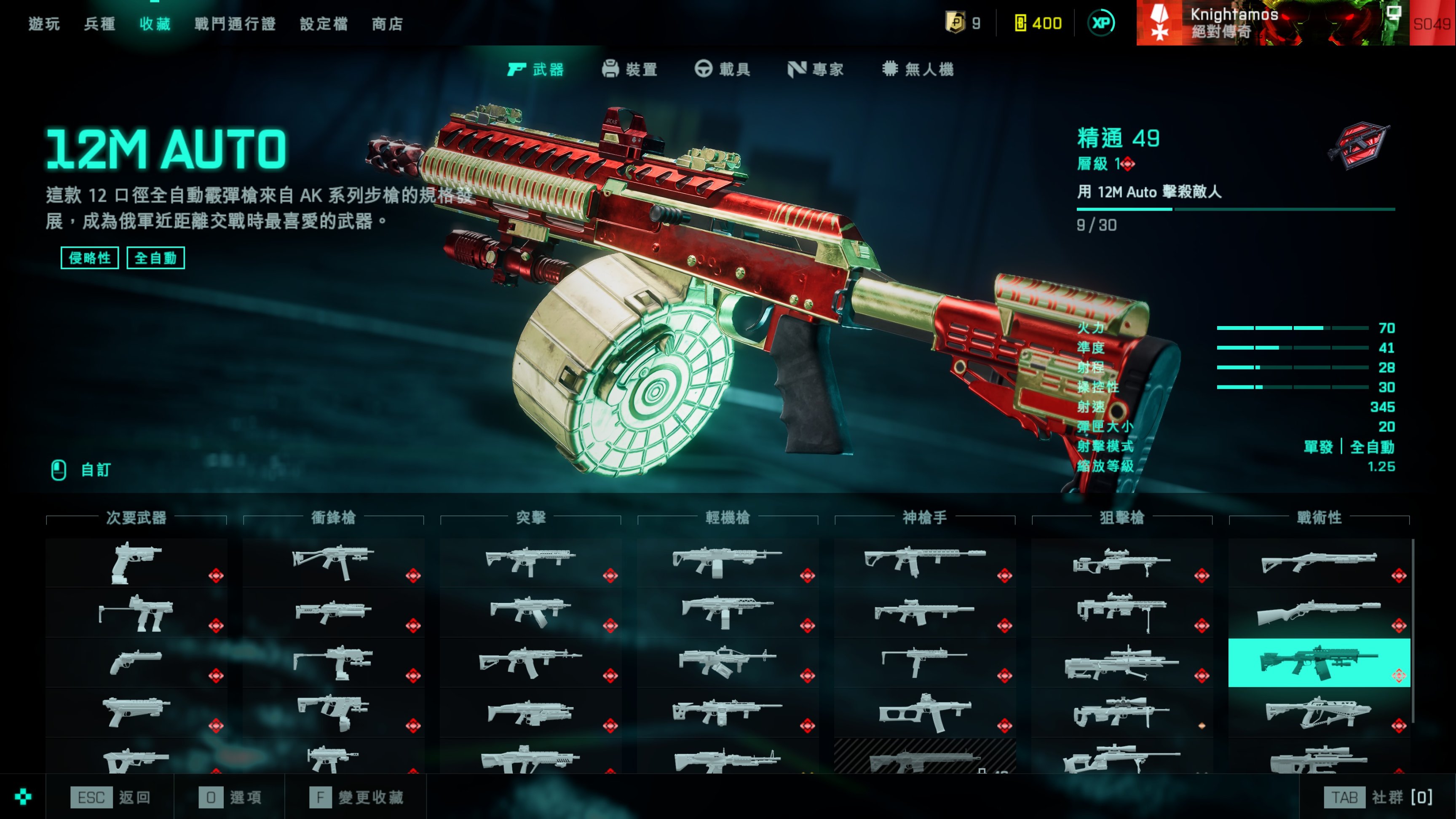Viewport: 1456px width, 819px height.
Task: Show the 載具 vehicles tab
Action: click(x=723, y=70)
